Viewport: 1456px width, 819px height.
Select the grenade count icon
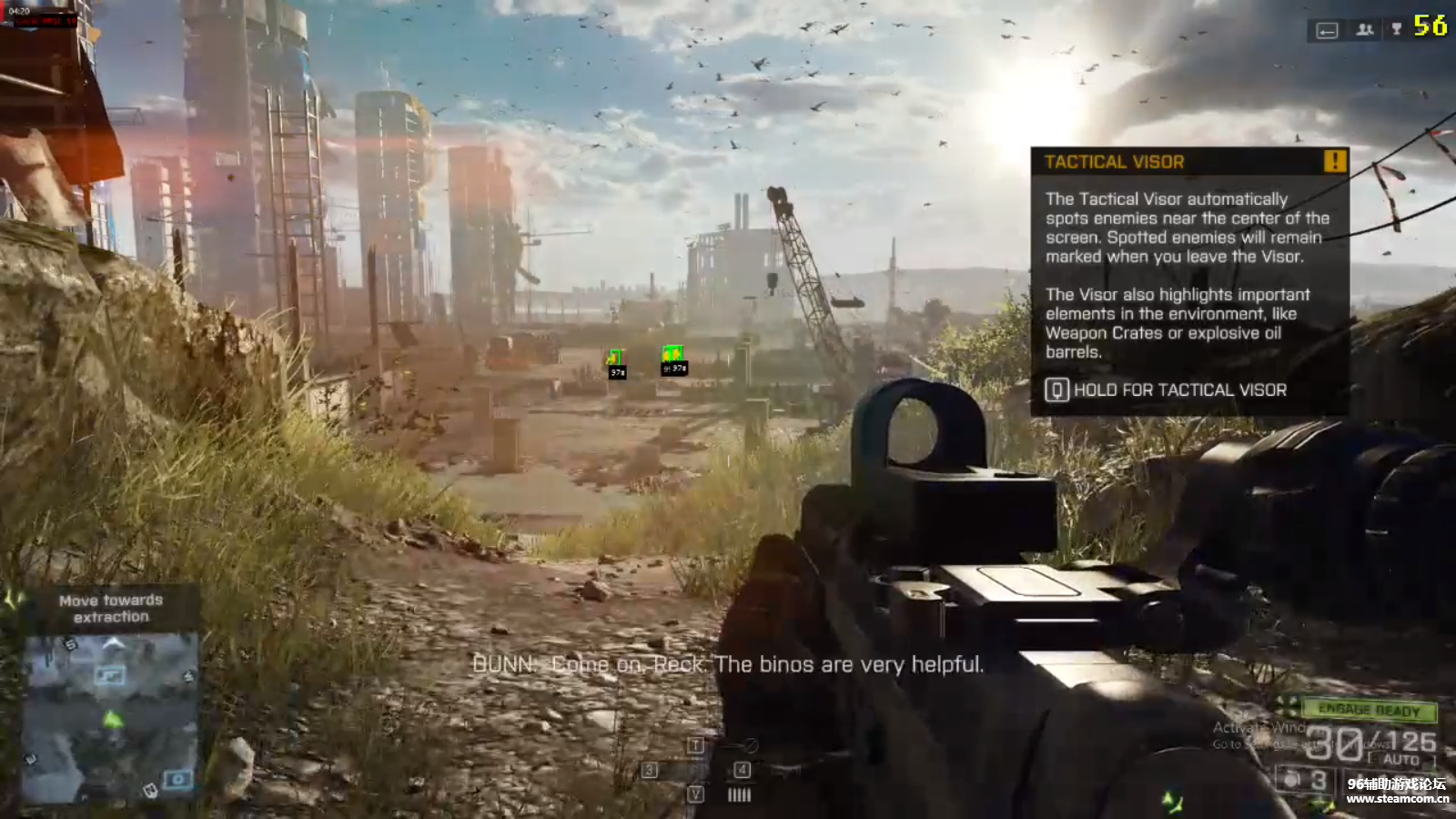1292,780
